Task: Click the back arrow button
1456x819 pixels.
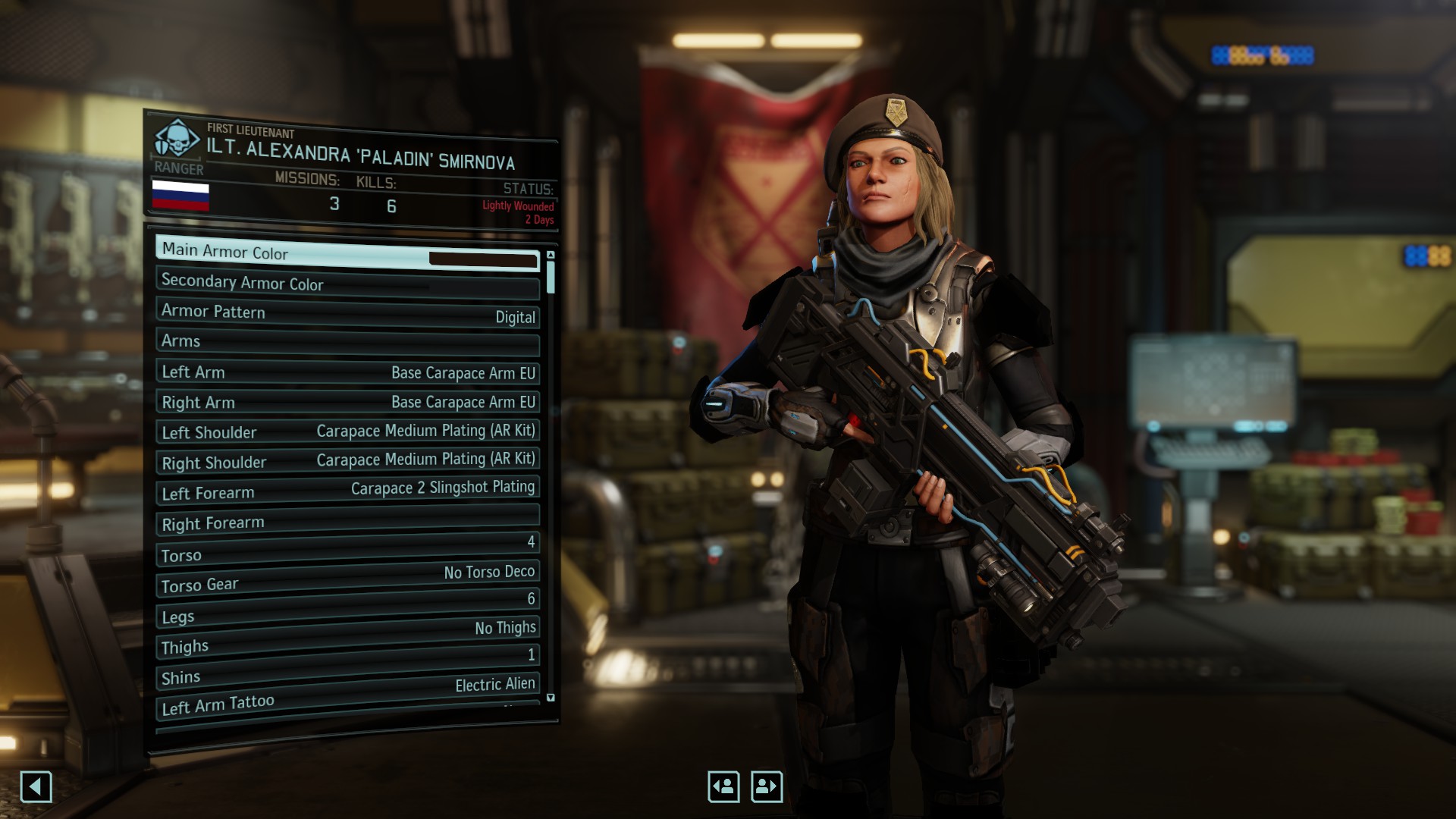Action: [36, 786]
